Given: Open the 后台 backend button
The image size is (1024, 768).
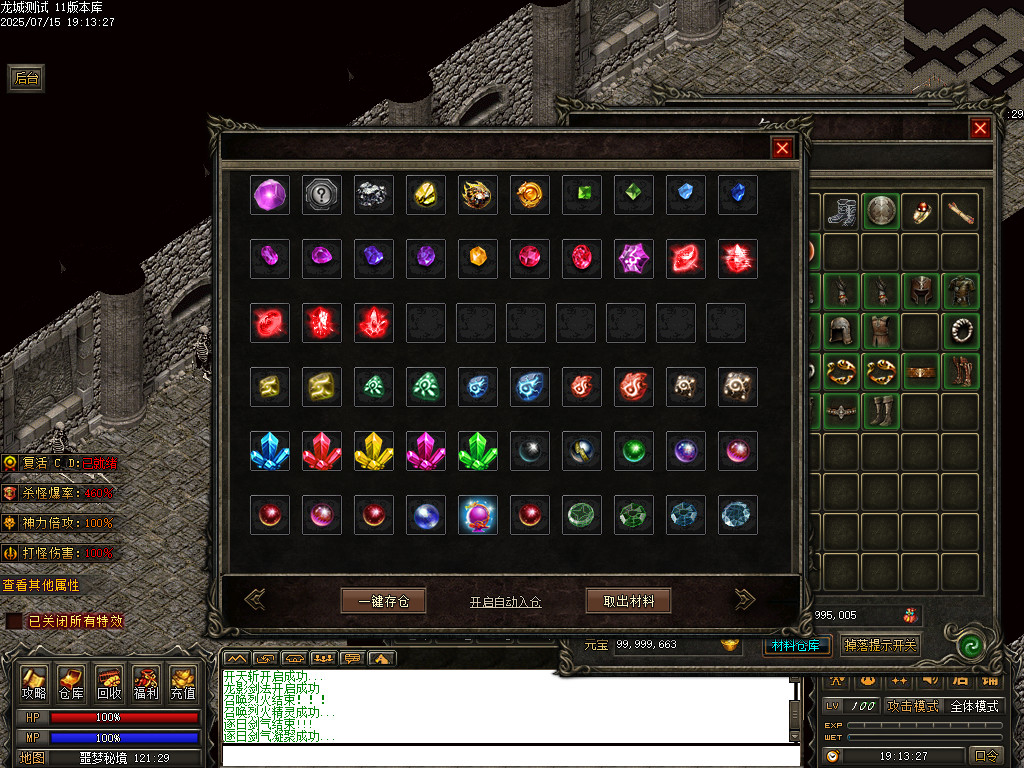Looking at the screenshot, I should [x=26, y=78].
